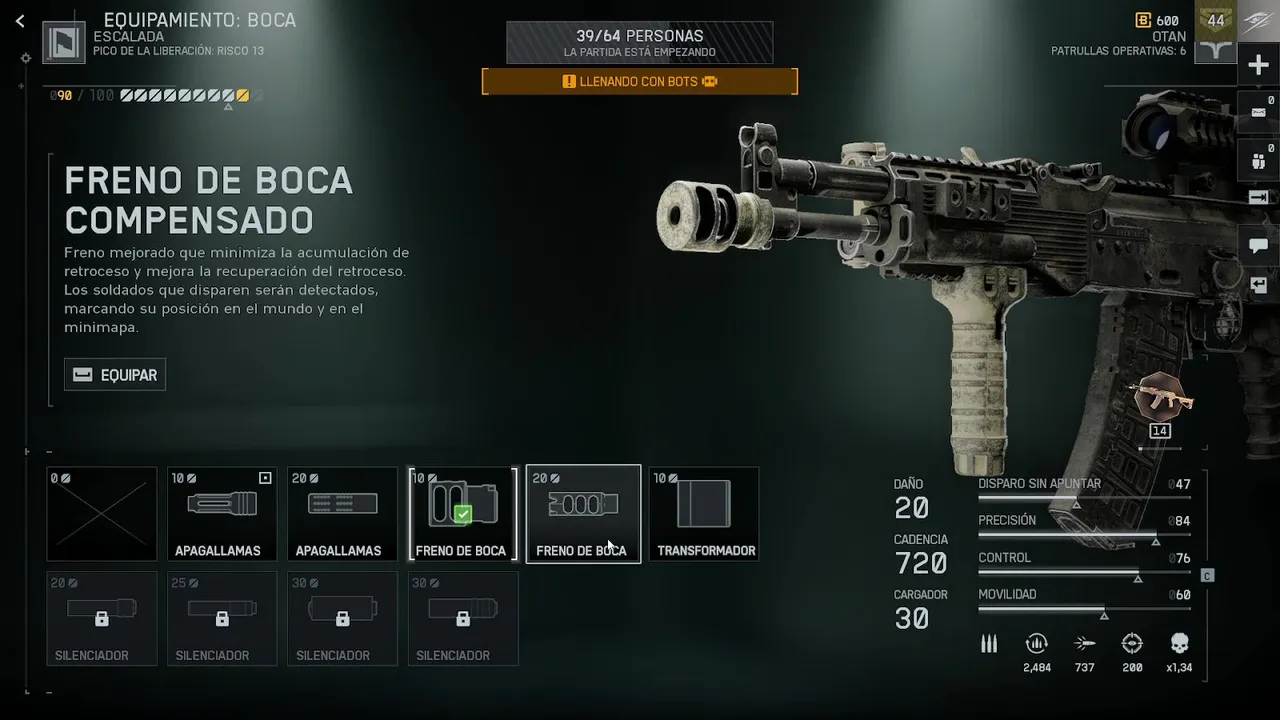Open the mail envelope notifications
1280x720 pixels.
tap(1258, 112)
